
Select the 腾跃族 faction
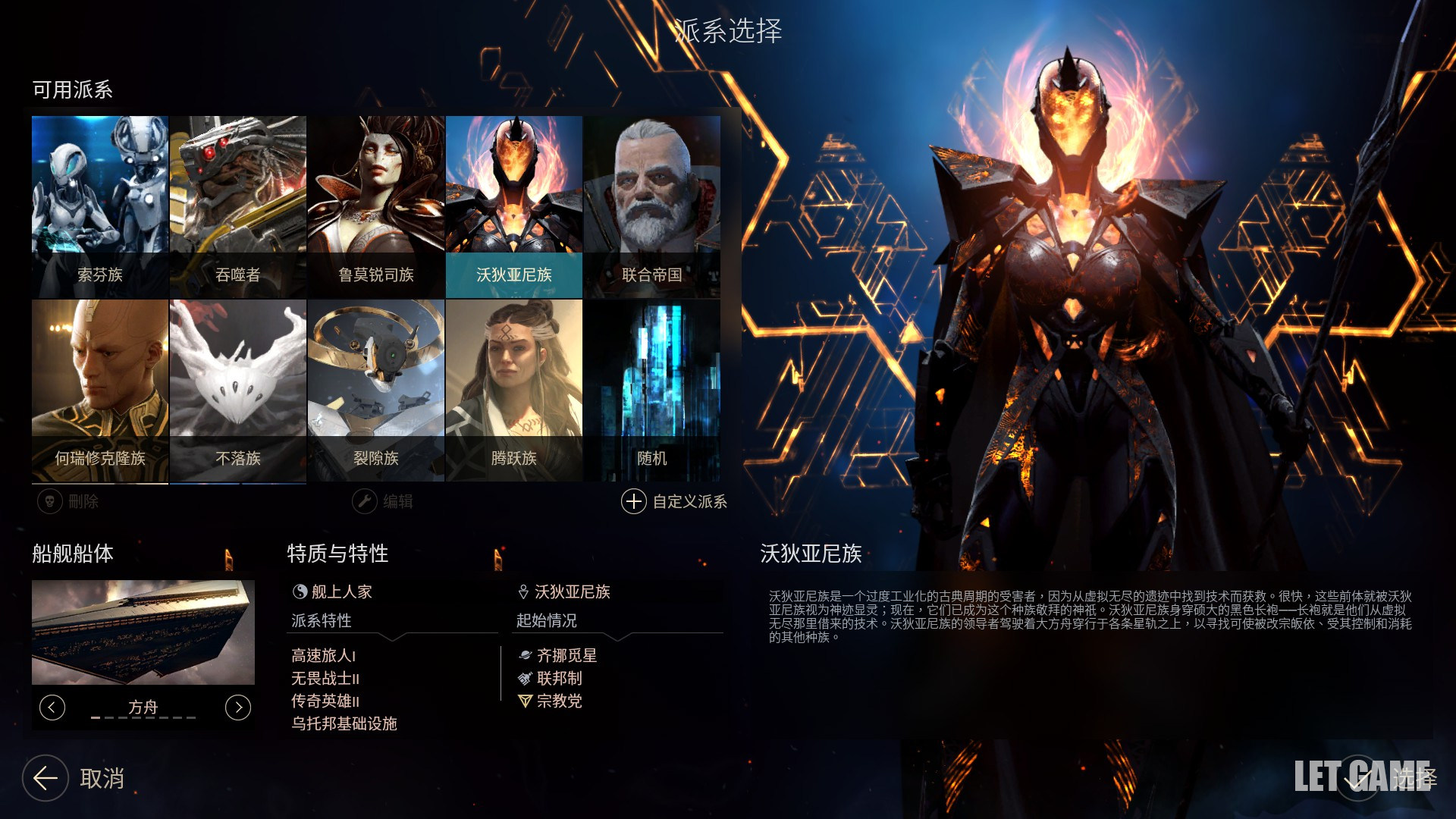click(514, 388)
